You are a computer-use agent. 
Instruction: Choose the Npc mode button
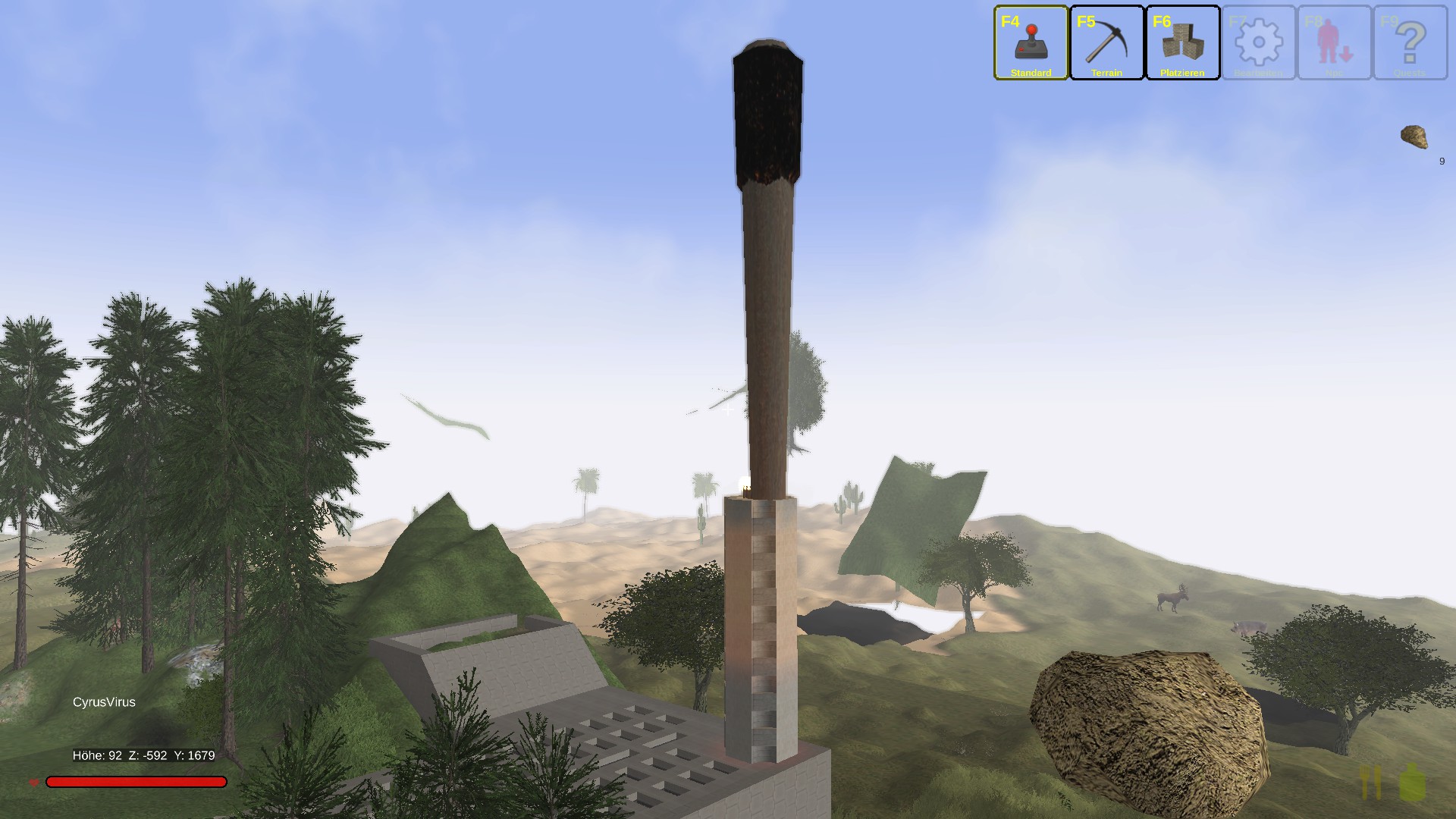tap(1334, 43)
